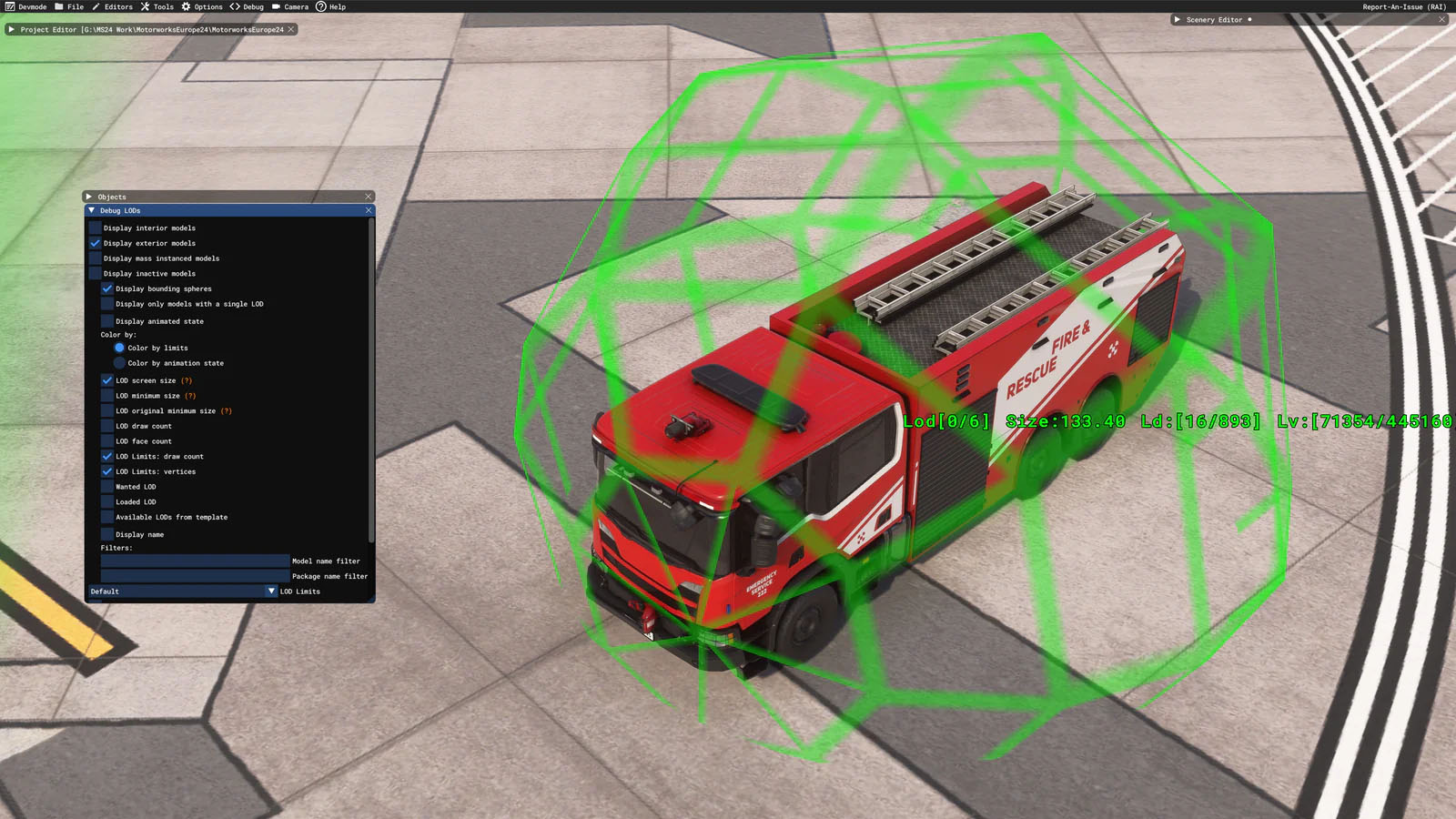Viewport: 1456px width, 819px height.
Task: Open the Tools menu
Action: click(x=157, y=6)
